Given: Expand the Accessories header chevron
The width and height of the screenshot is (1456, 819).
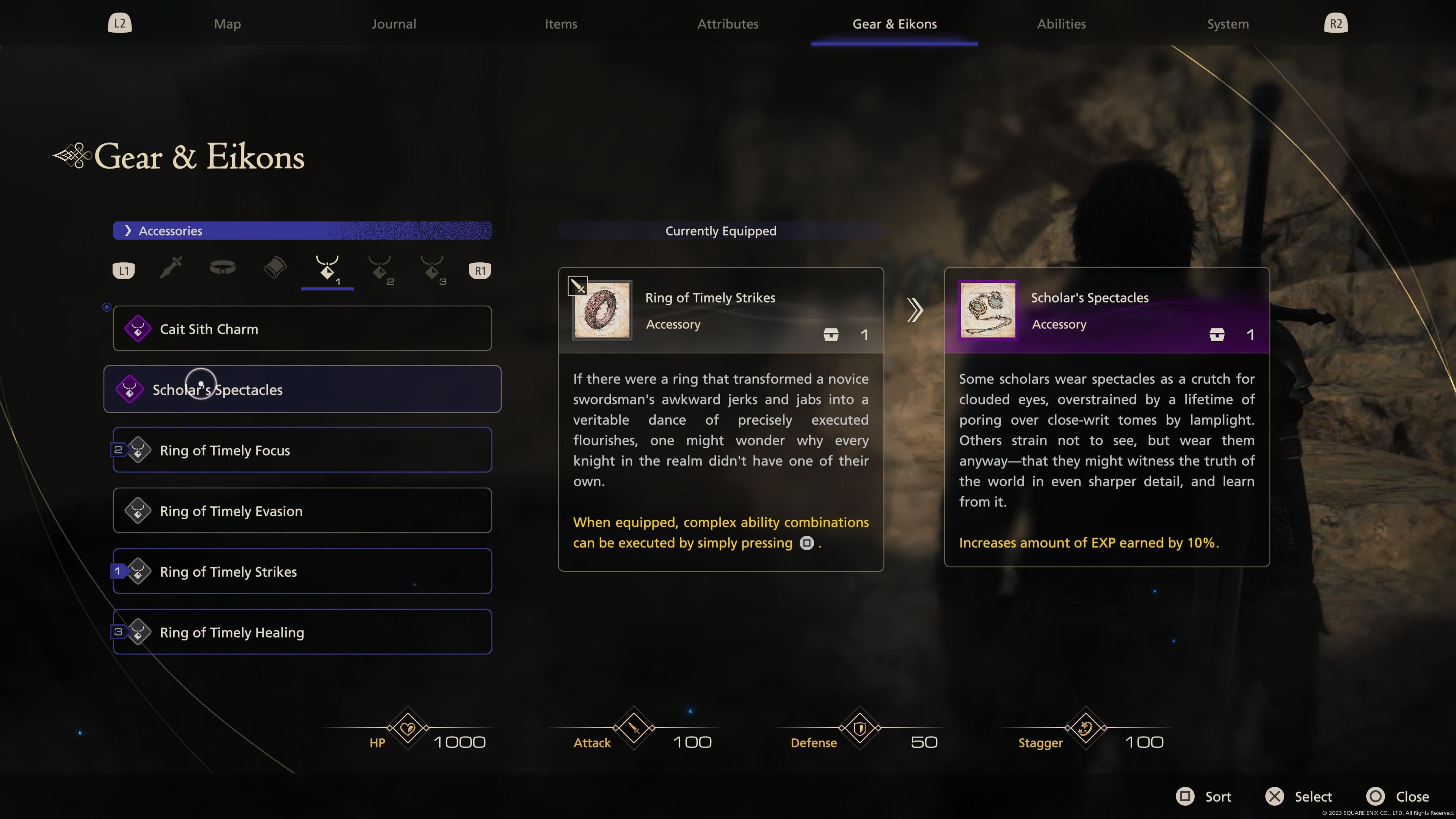Looking at the screenshot, I should (129, 231).
